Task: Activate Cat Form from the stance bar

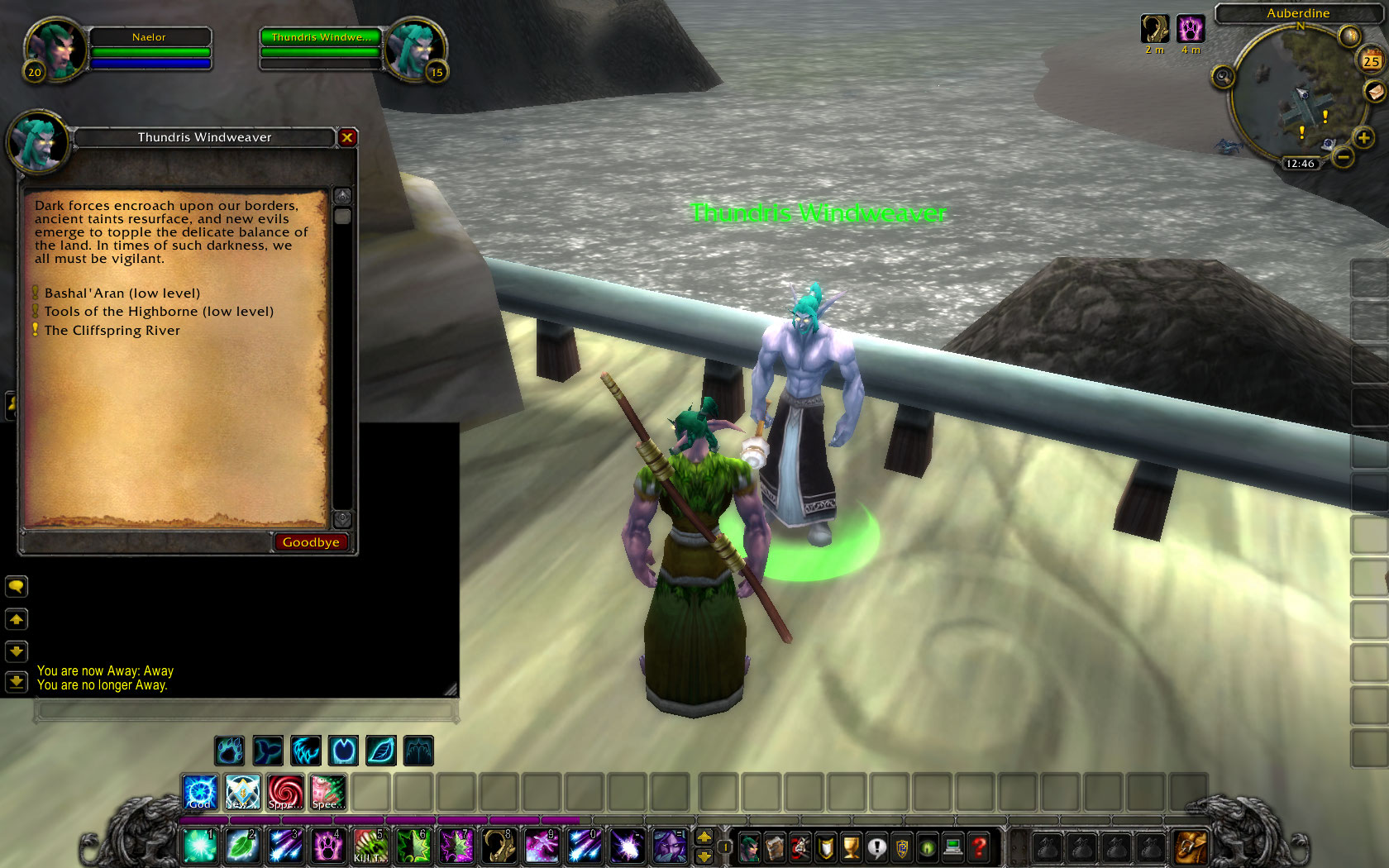Action: [305, 751]
